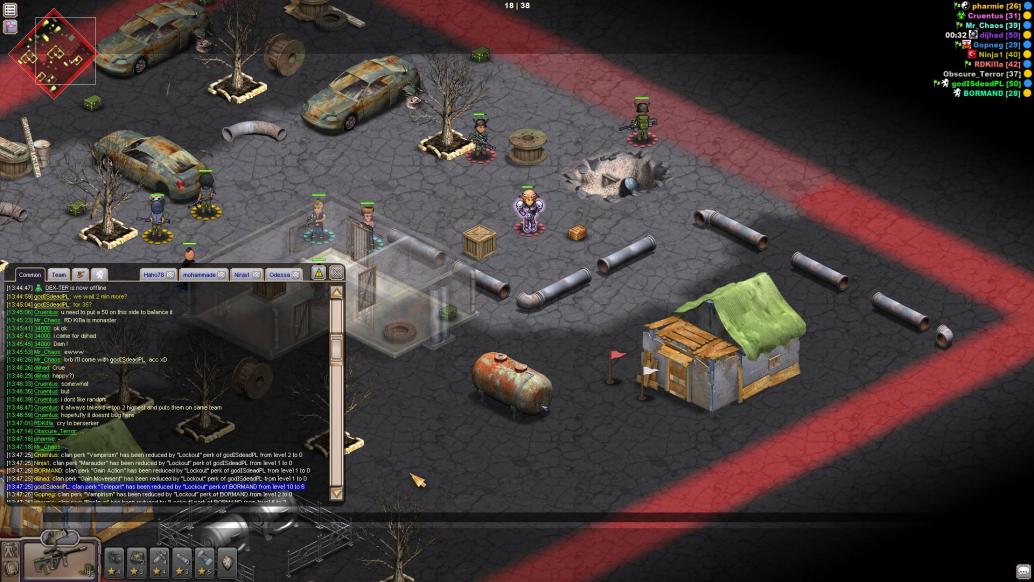This screenshot has height=582, width=1034.
Task: Click the yellow warning triangle chat button
Action: click(x=318, y=272)
